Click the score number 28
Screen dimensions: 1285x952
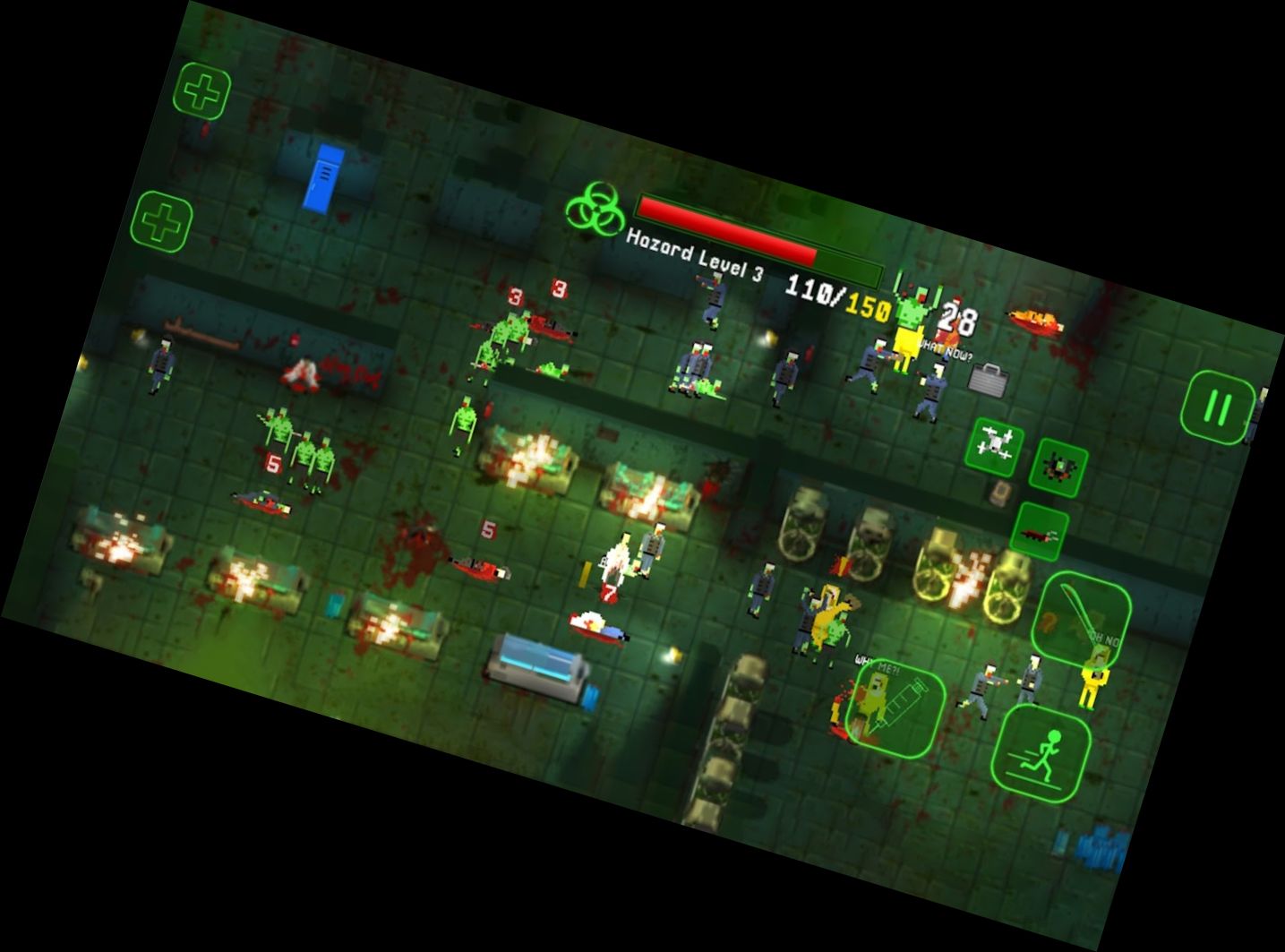coord(955,315)
